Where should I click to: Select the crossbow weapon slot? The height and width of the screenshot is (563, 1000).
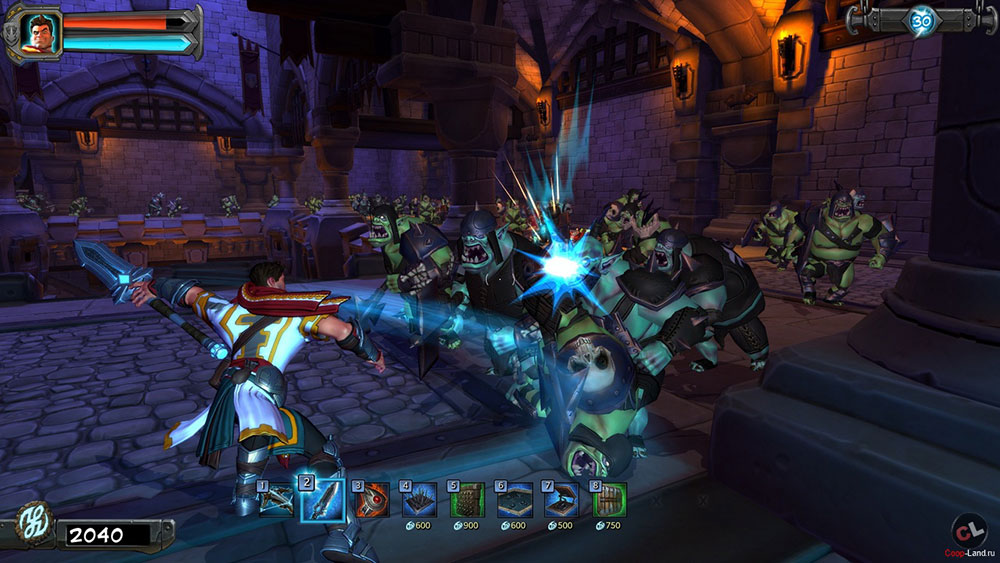(277, 499)
